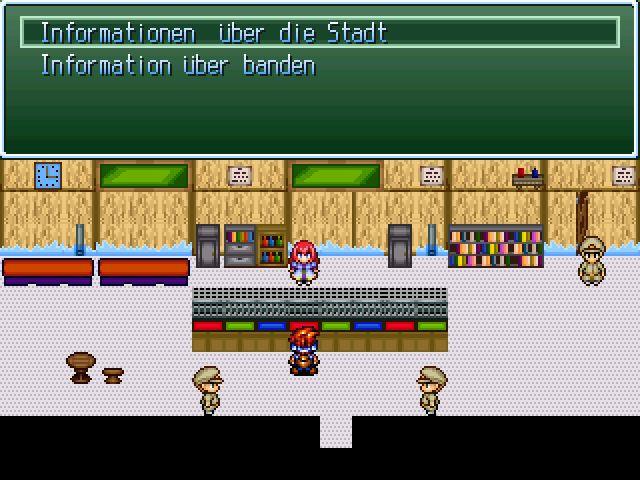
Task: Select 'Informationen über die Stadt' option
Action: tap(213, 33)
